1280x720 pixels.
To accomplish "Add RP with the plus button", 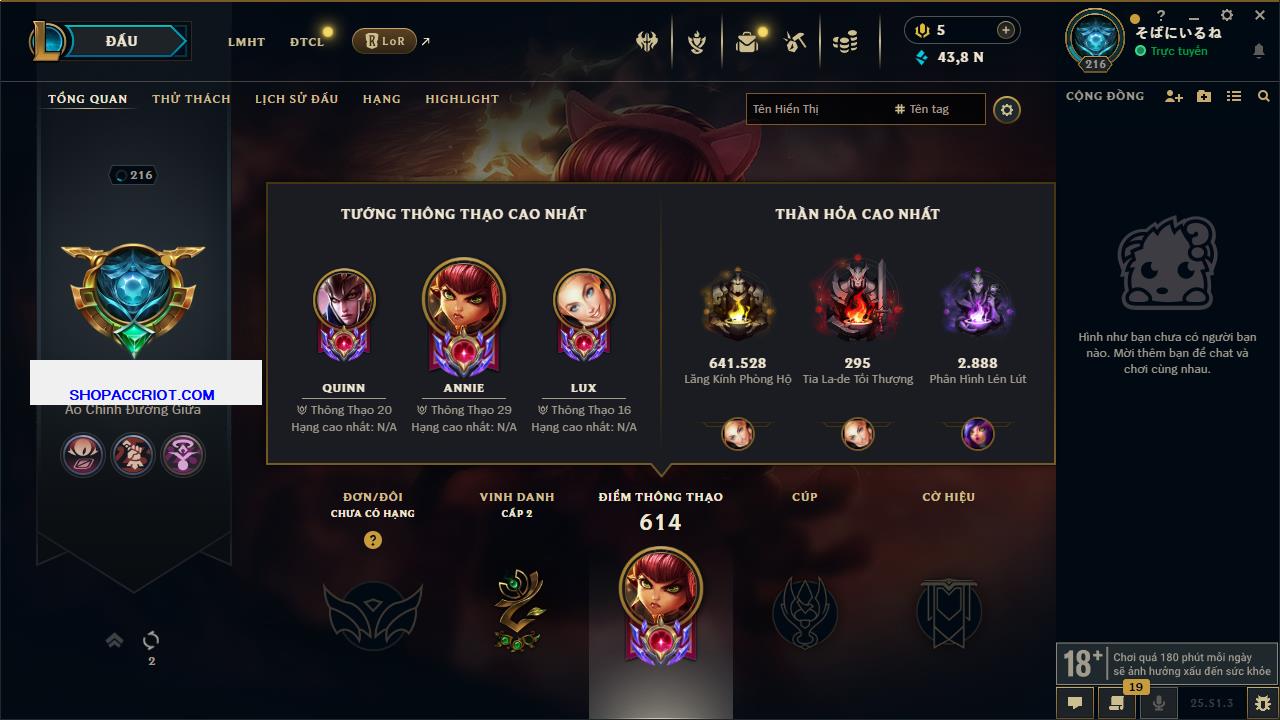I will click(1005, 31).
